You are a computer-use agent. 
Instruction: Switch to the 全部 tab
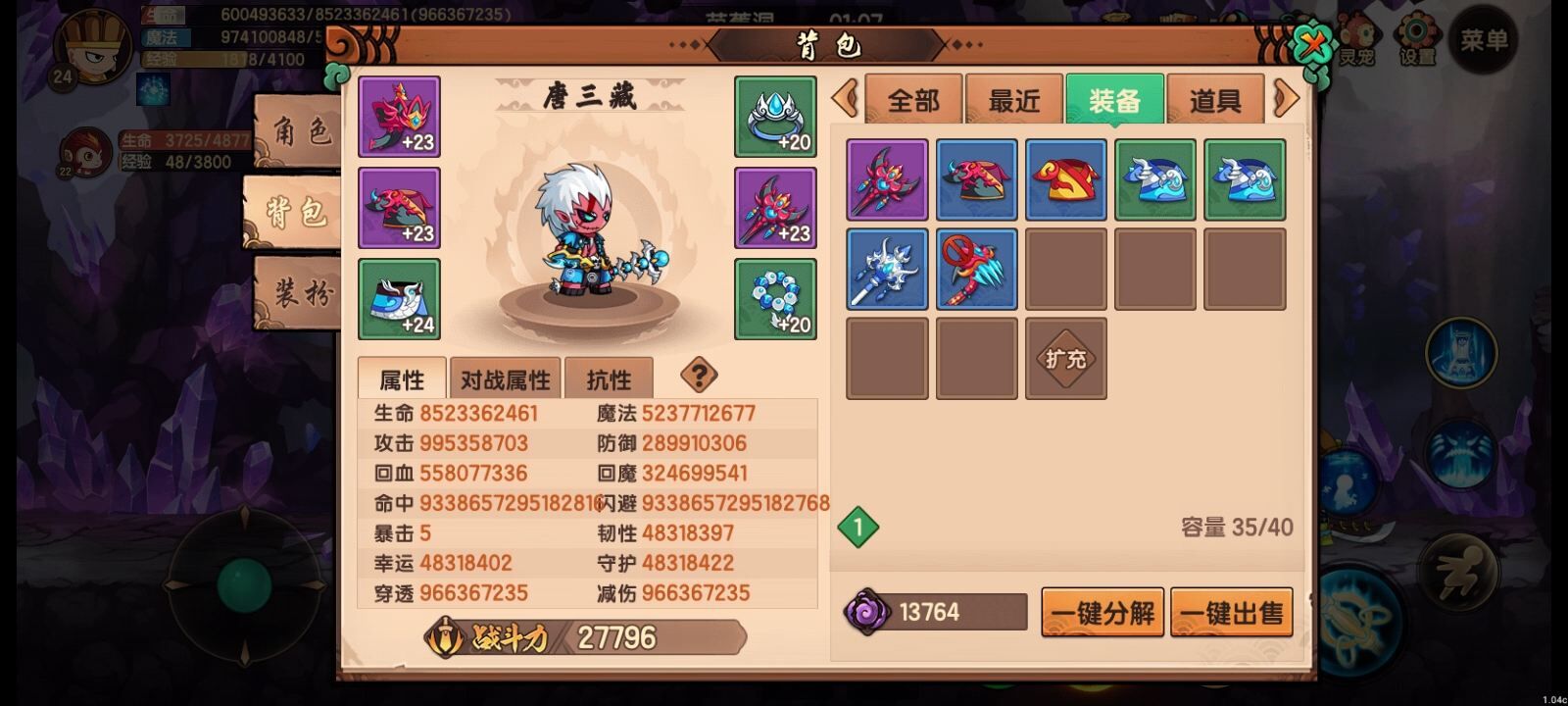pos(913,100)
